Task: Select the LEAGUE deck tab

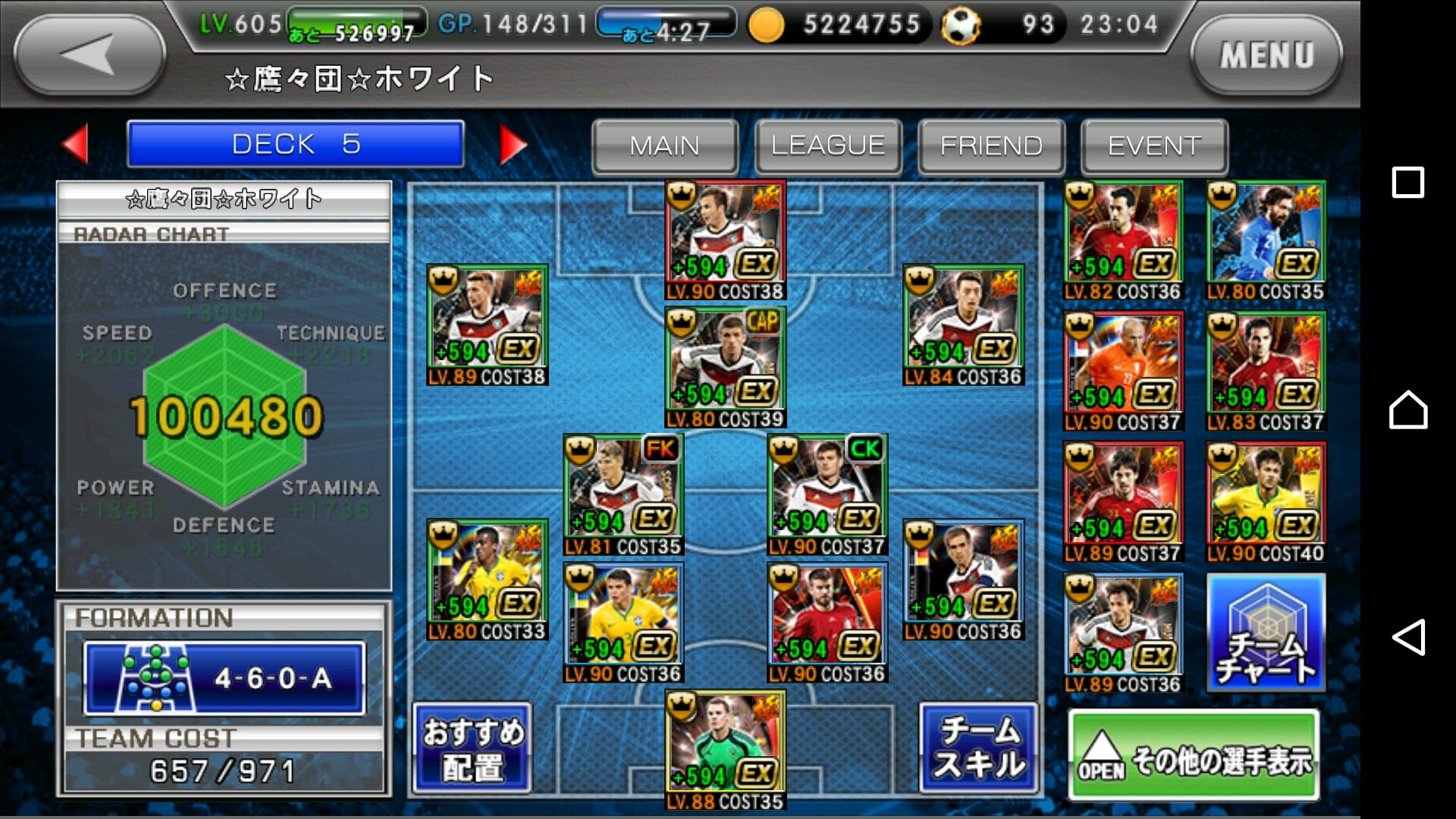Action: 828,145
